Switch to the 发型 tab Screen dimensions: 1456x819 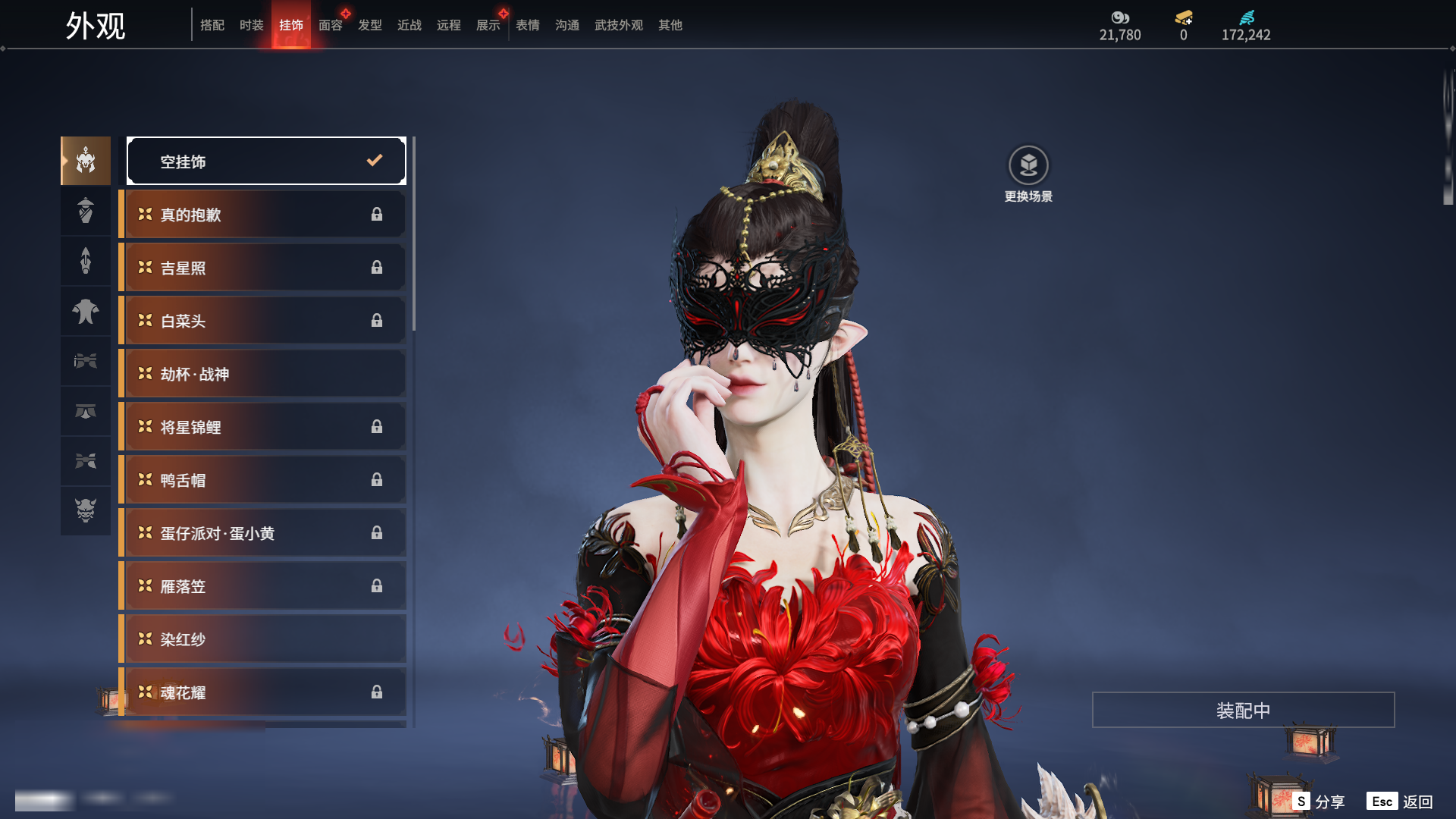click(x=370, y=25)
